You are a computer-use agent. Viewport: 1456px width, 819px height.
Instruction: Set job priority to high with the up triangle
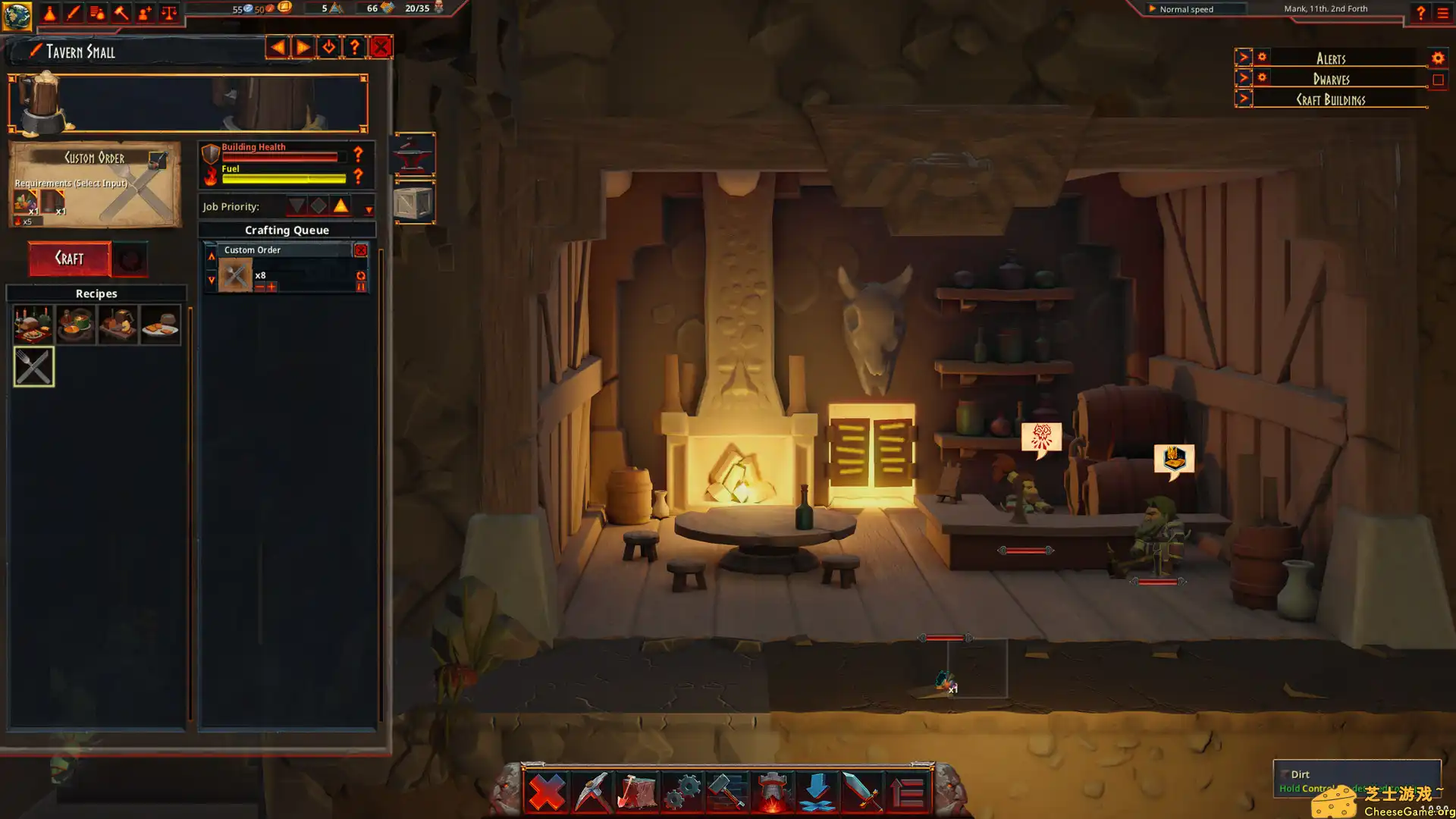coord(340,206)
